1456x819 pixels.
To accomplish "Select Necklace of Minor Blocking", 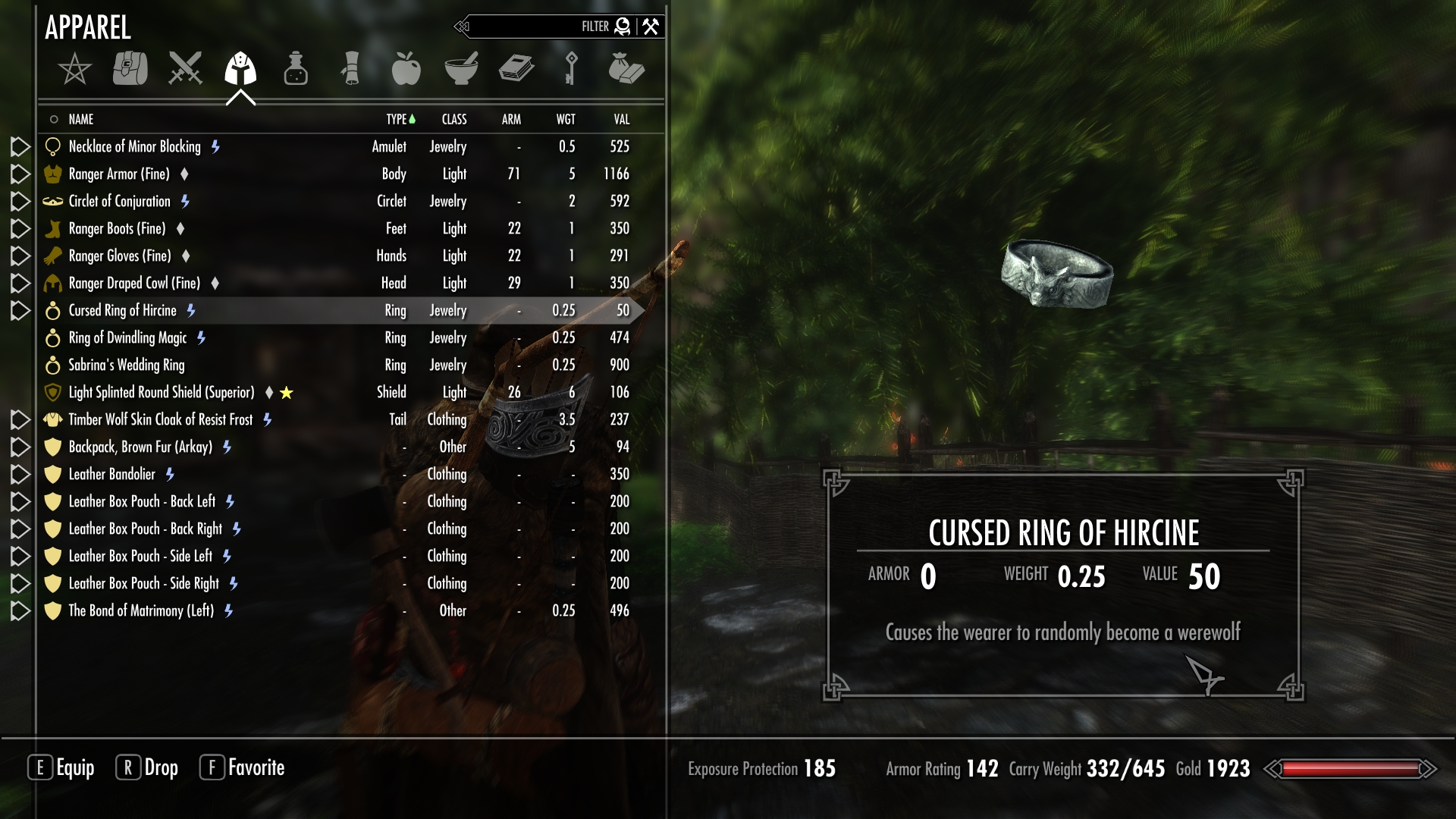I will tap(135, 146).
